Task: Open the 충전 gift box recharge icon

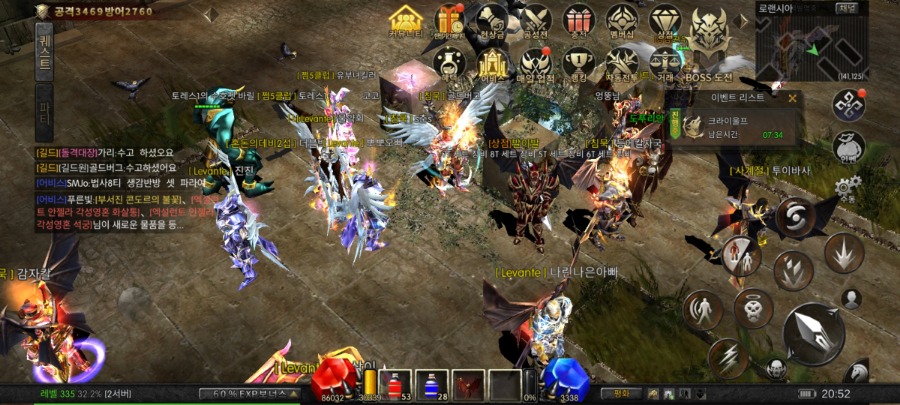Action: (577, 22)
